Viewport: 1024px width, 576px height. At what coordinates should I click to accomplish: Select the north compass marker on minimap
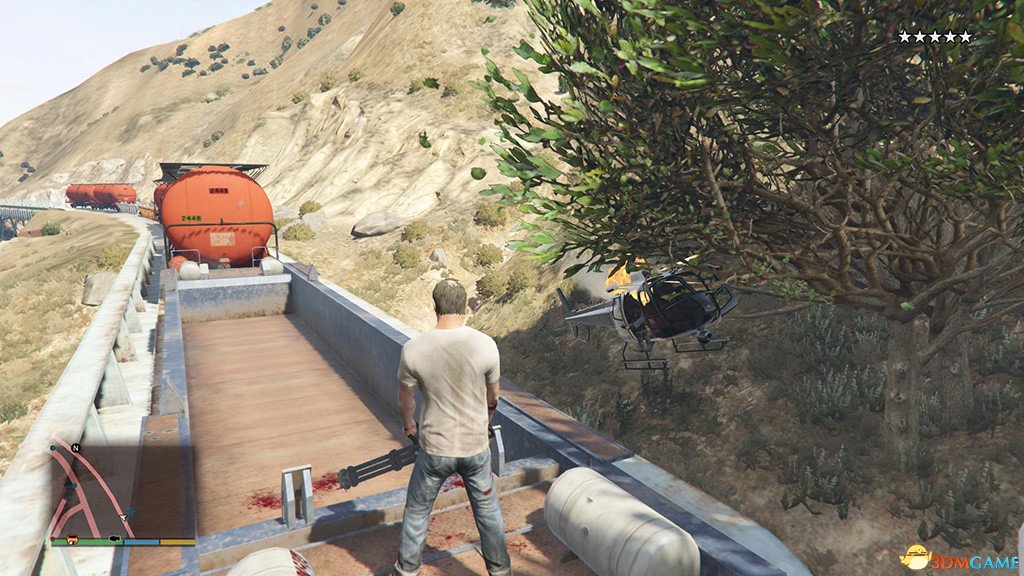pyautogui.click(x=74, y=448)
